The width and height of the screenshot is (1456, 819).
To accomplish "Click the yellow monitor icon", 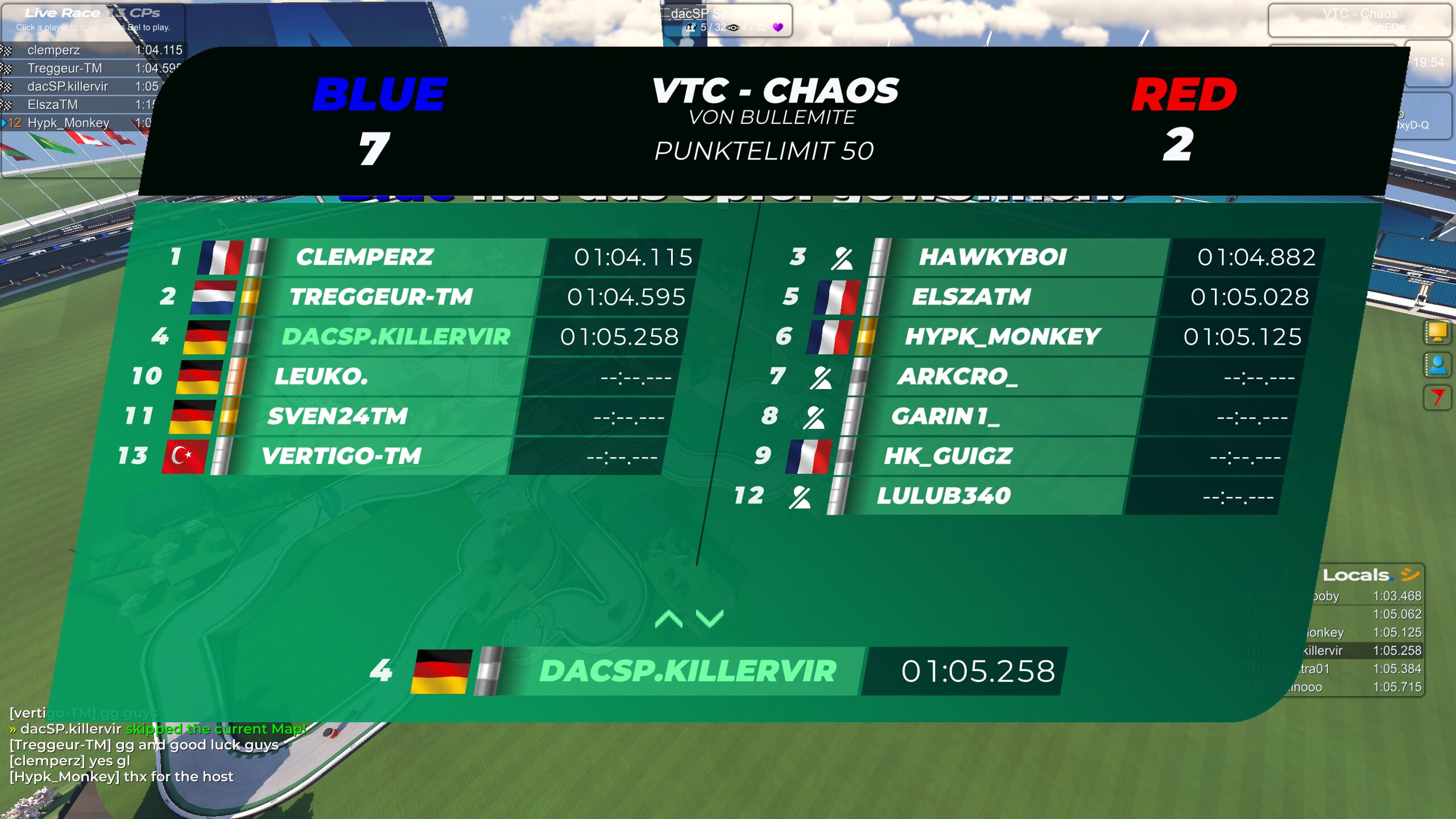I will point(1437,332).
